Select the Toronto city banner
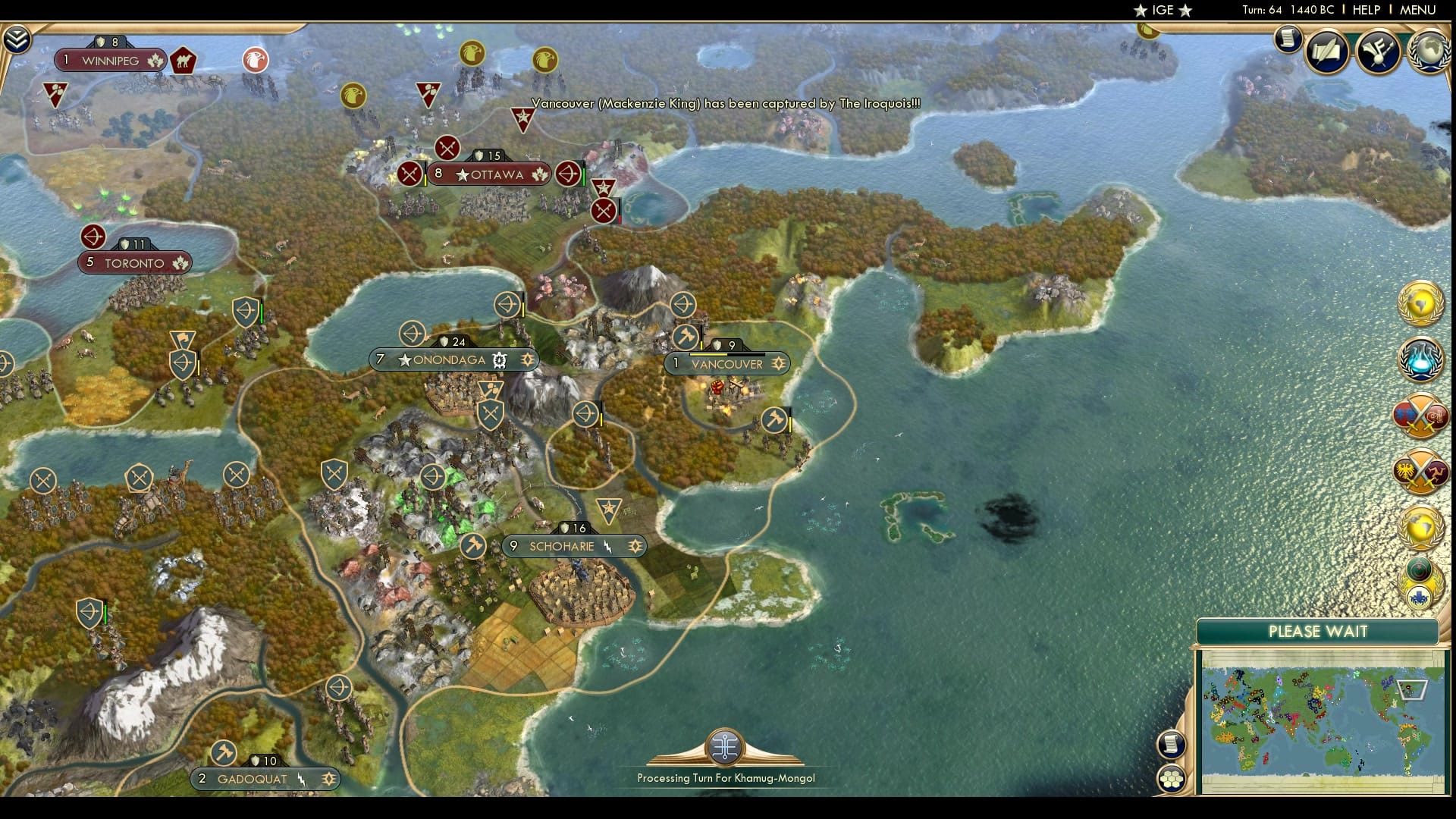 point(135,262)
